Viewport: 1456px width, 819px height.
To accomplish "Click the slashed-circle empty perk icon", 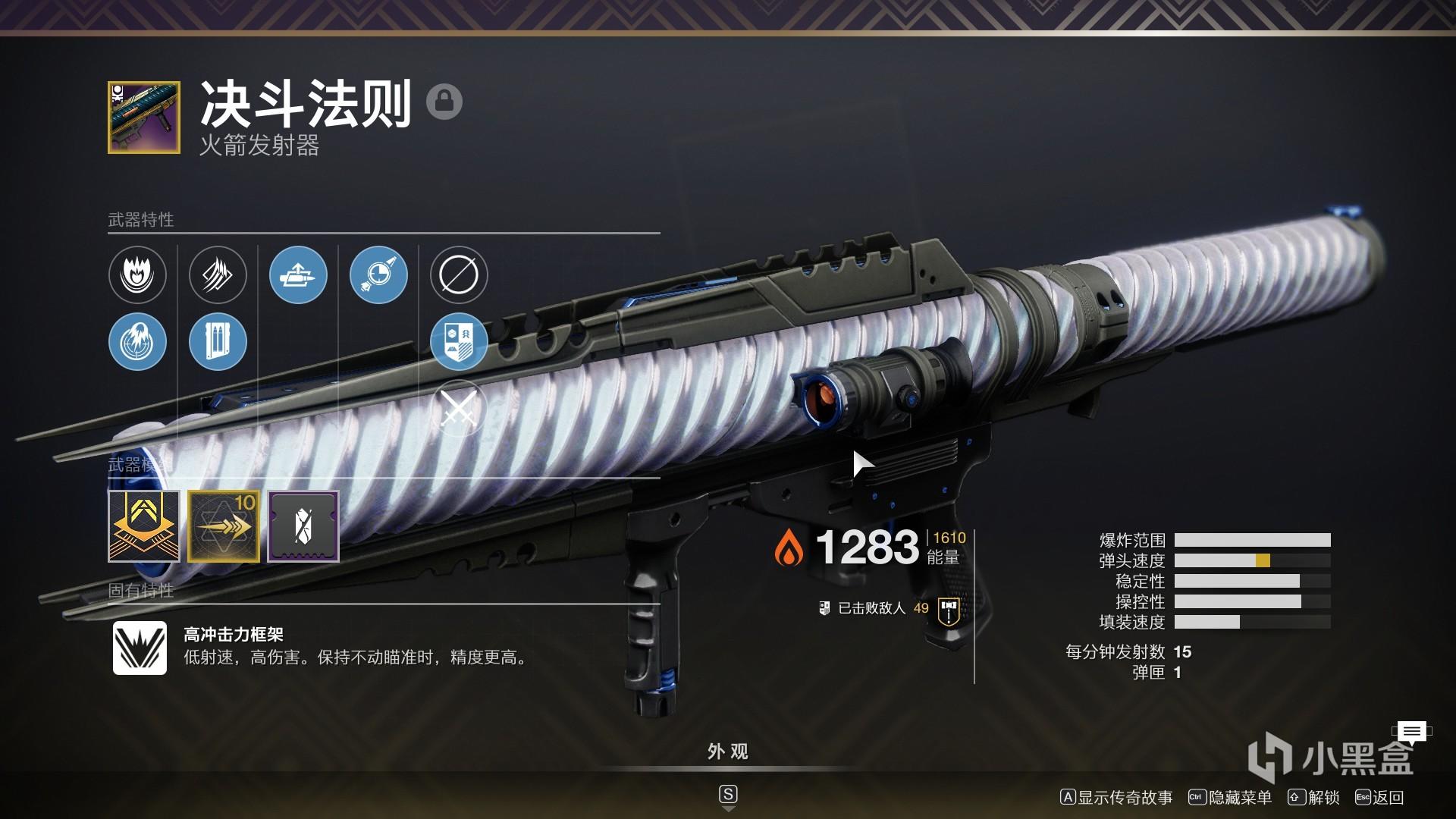I will (x=458, y=275).
